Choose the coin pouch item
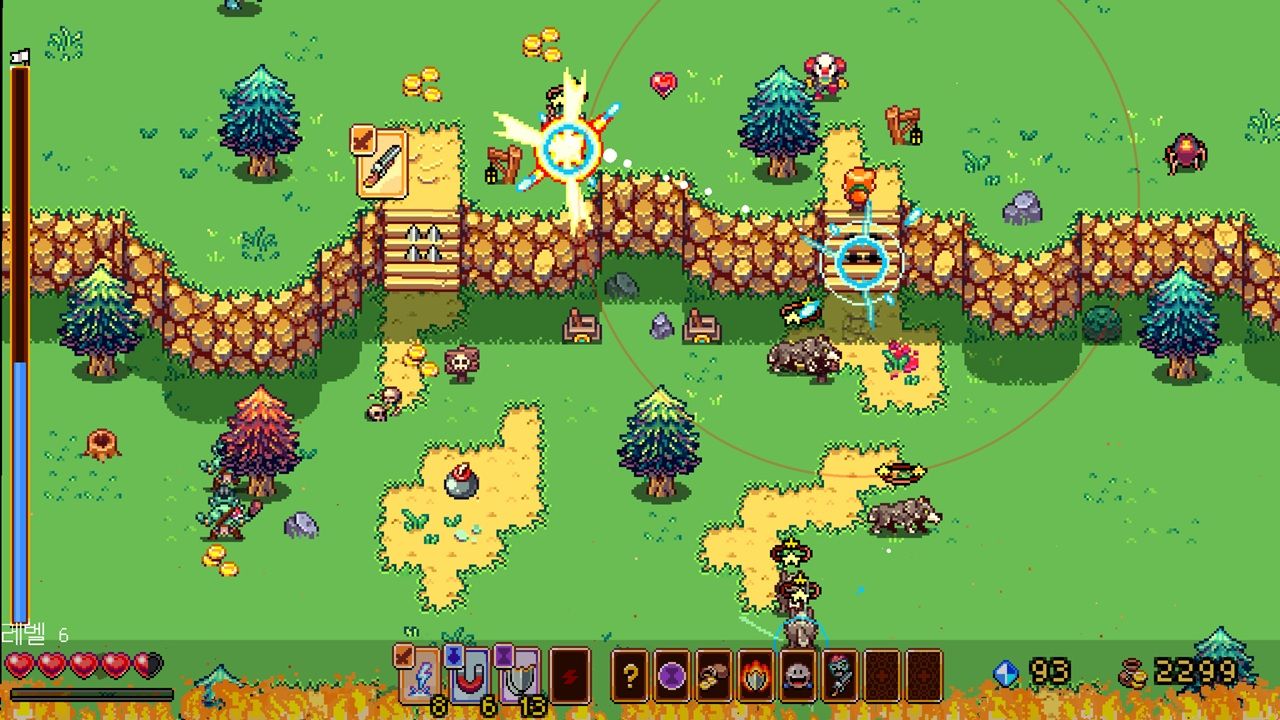 pyautogui.click(x=714, y=676)
